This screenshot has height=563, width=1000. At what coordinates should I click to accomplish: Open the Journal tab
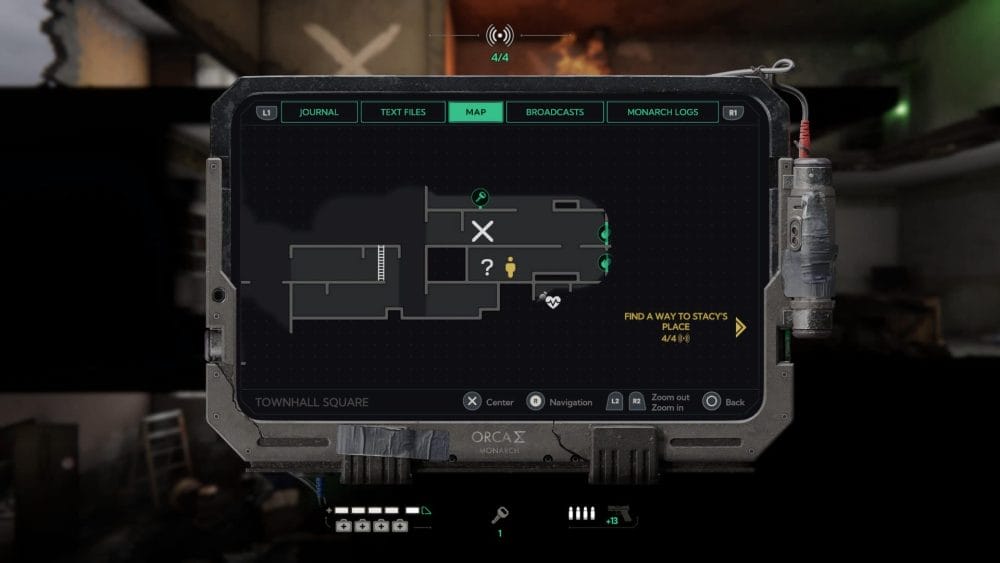pyautogui.click(x=319, y=112)
